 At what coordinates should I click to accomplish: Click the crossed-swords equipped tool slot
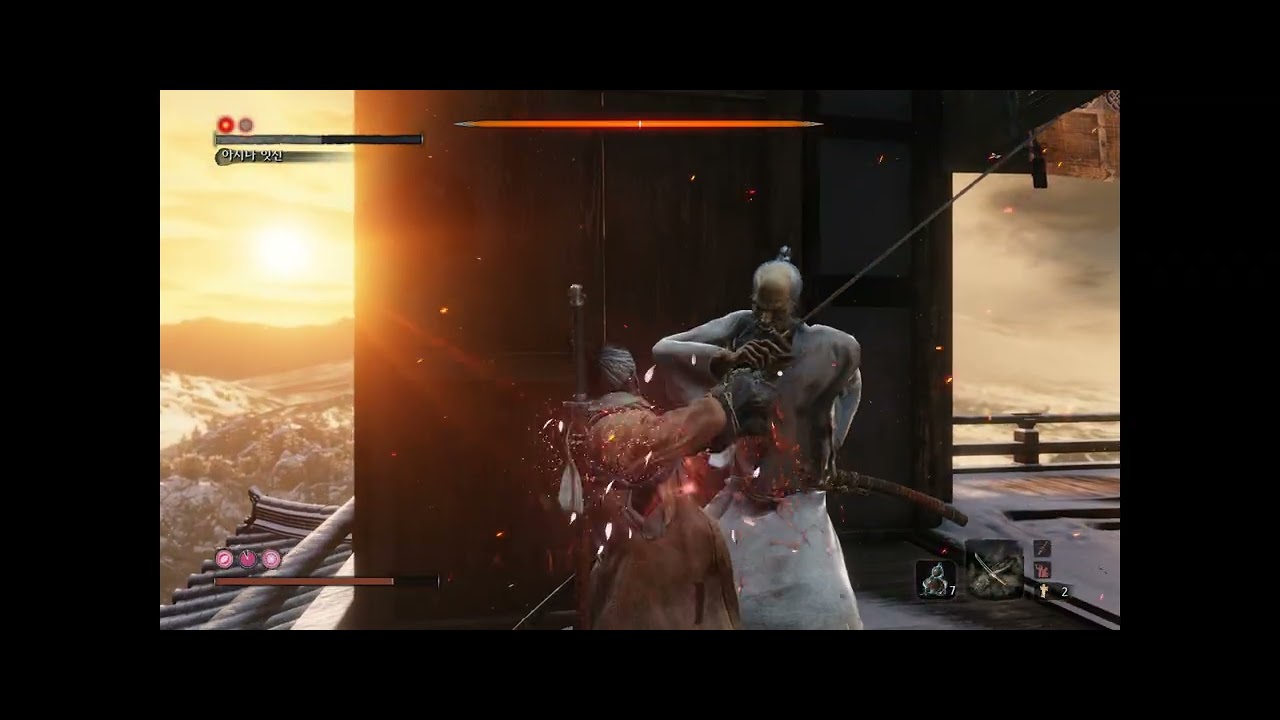pos(993,571)
